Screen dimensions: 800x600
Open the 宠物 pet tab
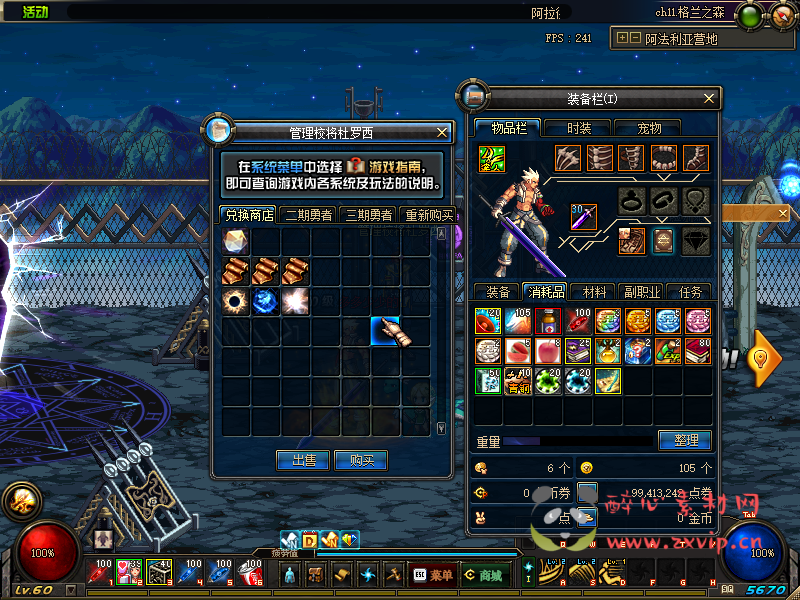[x=651, y=128]
